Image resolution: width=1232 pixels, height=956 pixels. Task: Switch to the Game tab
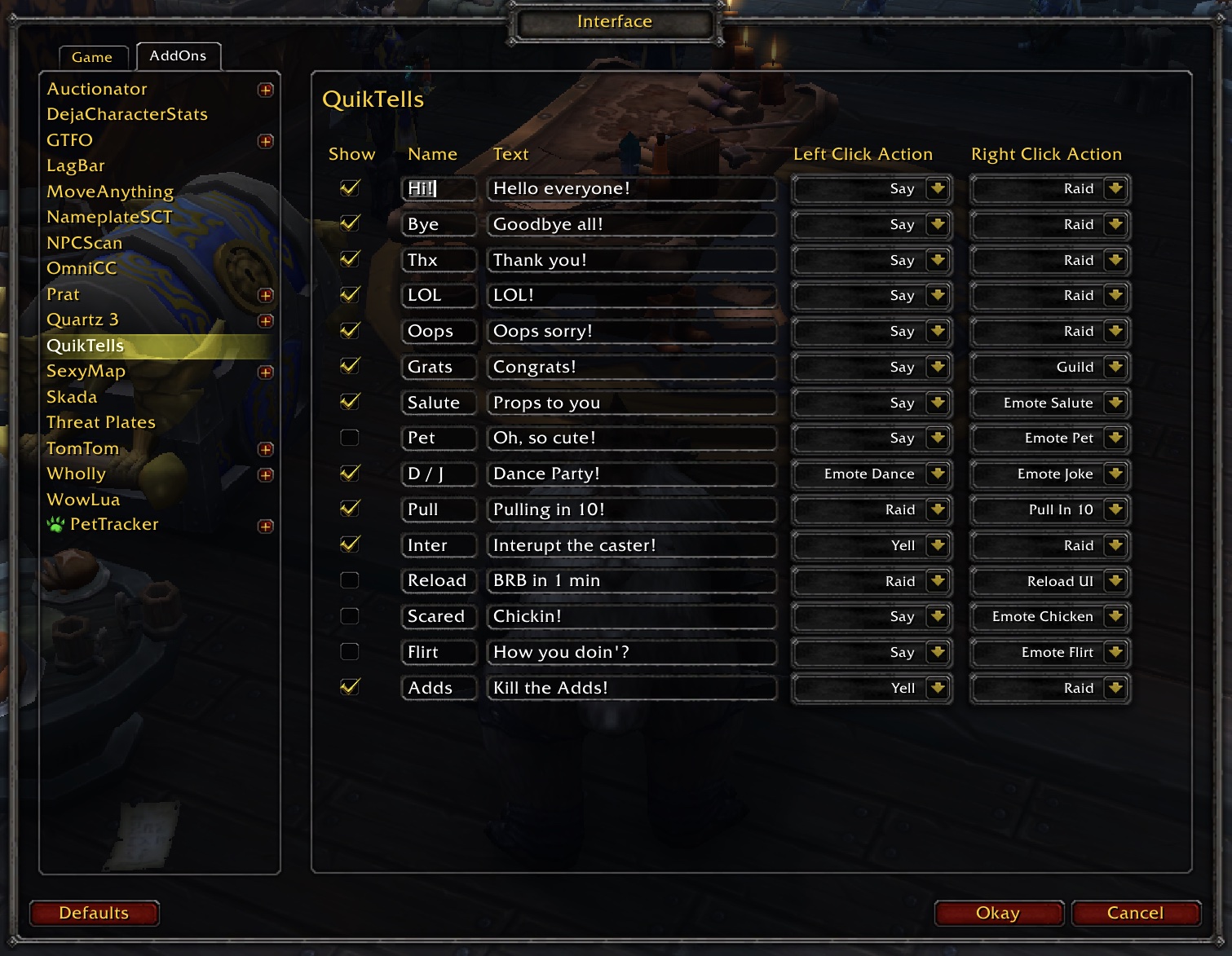tap(92, 57)
